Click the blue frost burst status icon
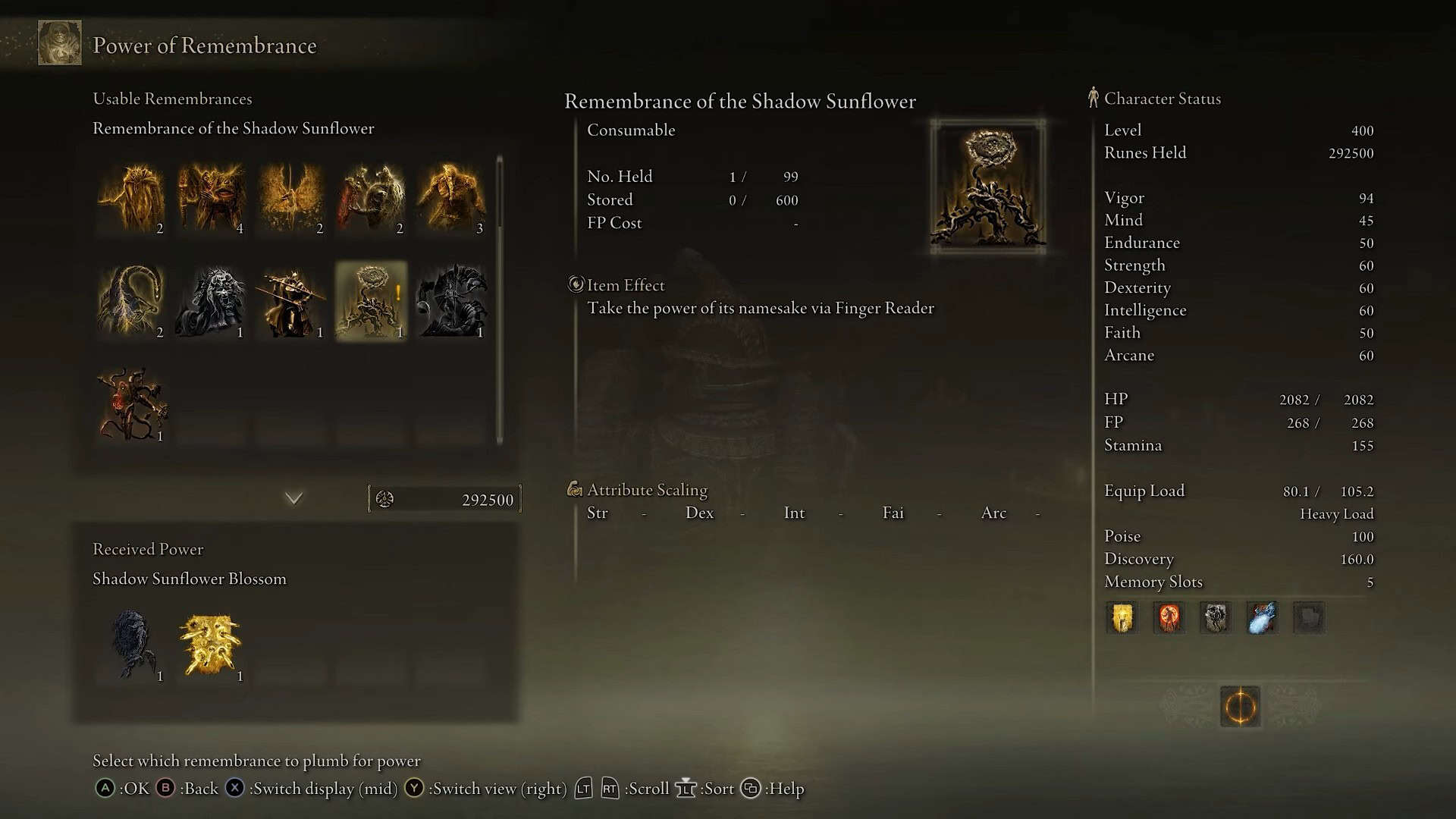Viewport: 1456px width, 819px height. pyautogui.click(x=1262, y=618)
